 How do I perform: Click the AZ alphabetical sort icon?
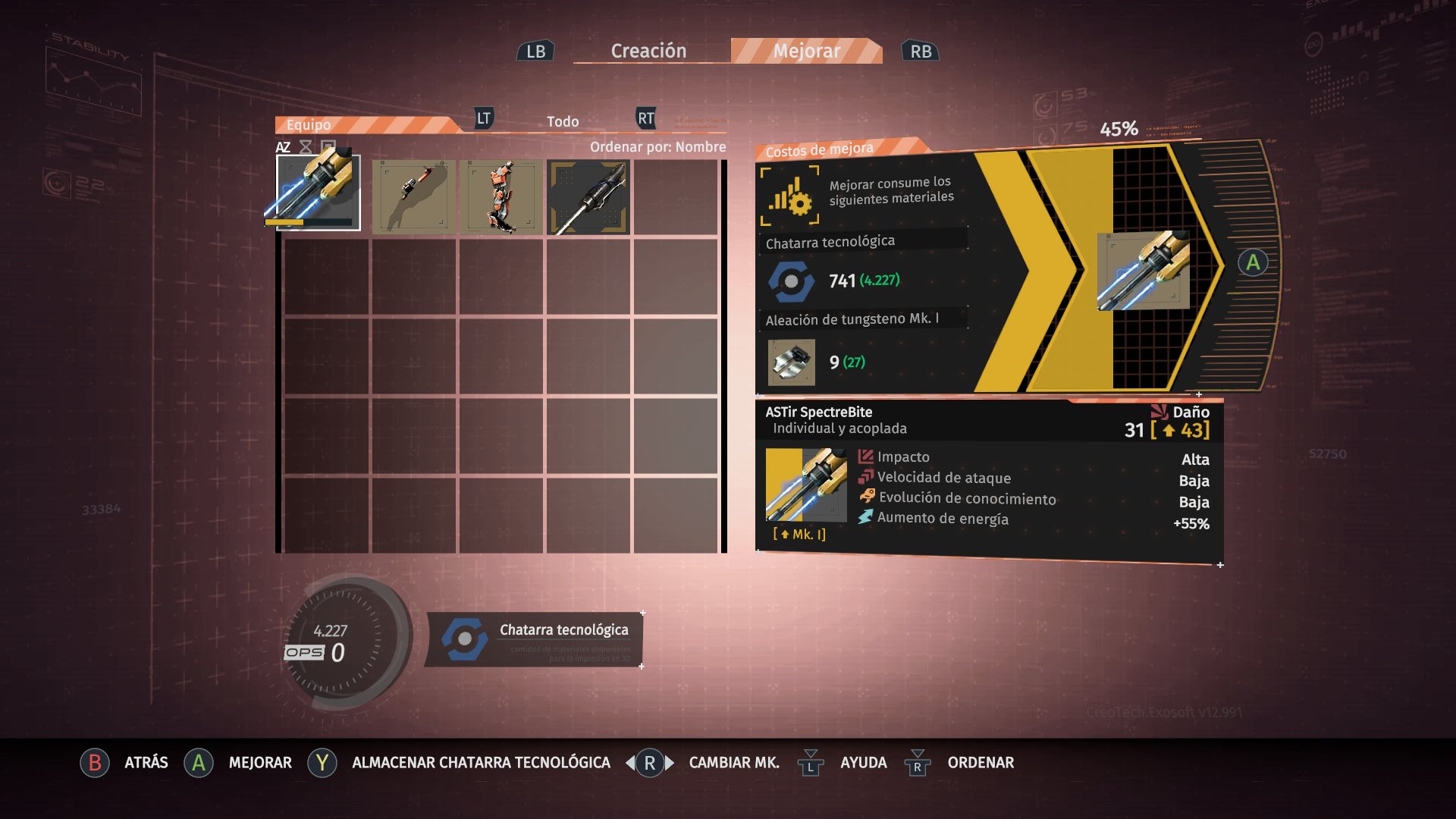[283, 147]
